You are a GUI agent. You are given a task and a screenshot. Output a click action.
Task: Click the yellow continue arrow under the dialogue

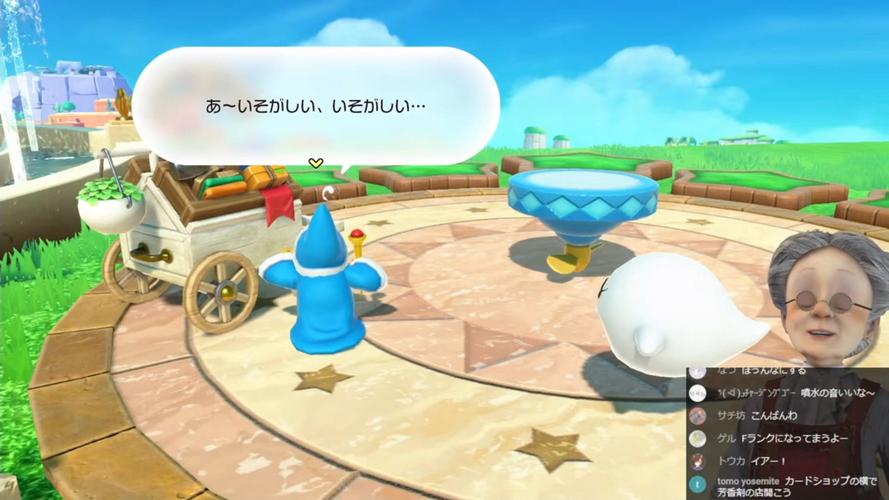(x=316, y=163)
